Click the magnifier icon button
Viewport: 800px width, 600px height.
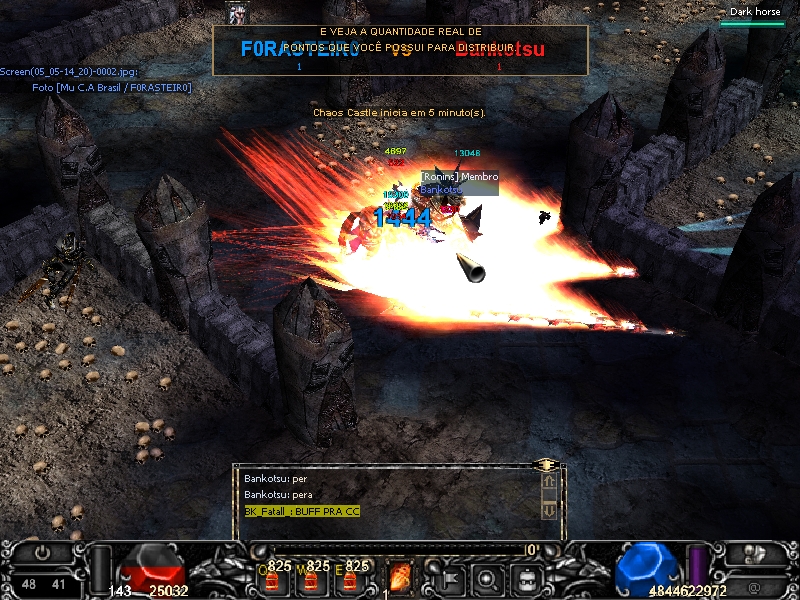pos(487,577)
